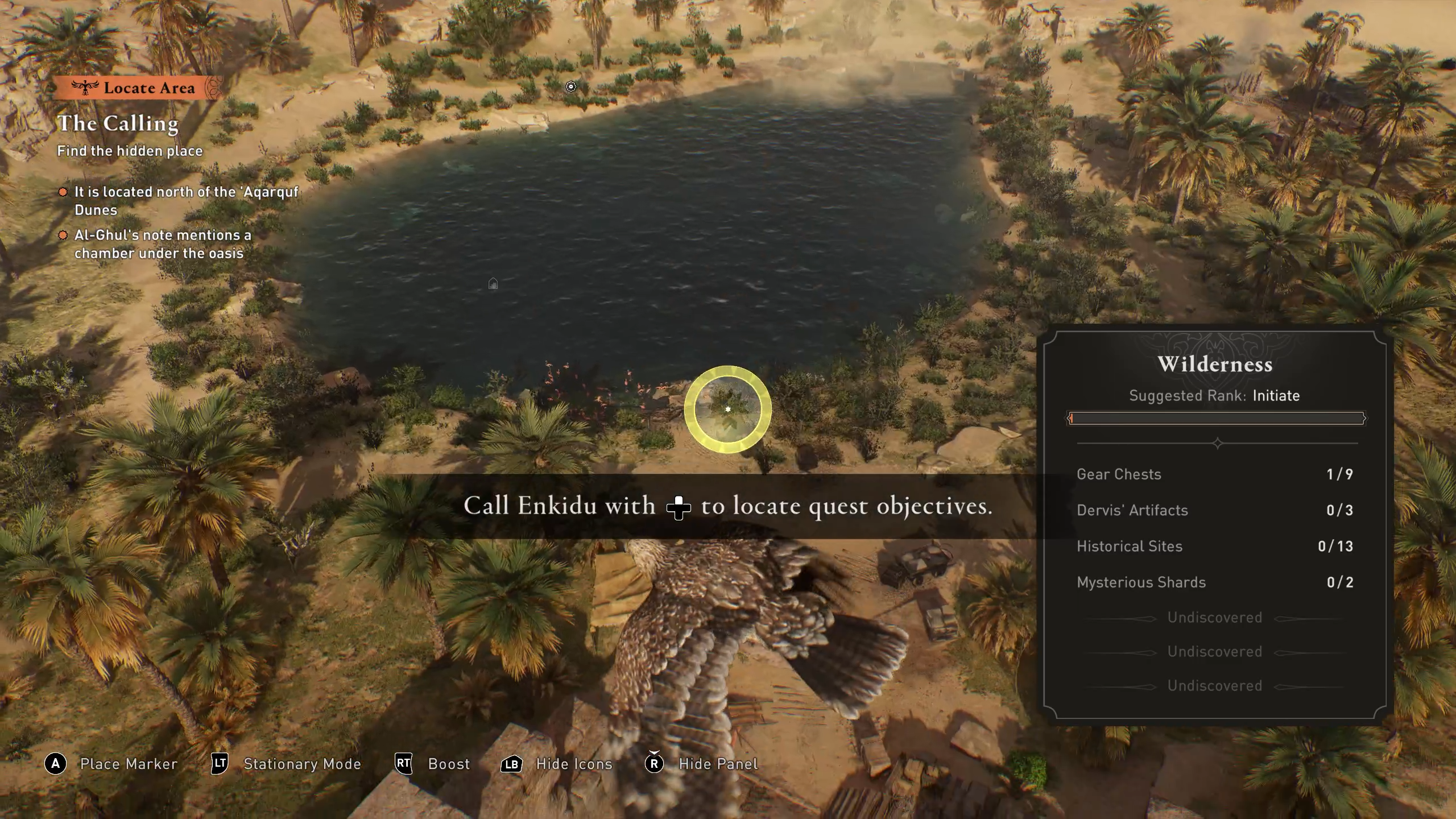Click the viewpoint icon at the oasis shore
The width and height of the screenshot is (1456, 819).
[x=572, y=86]
